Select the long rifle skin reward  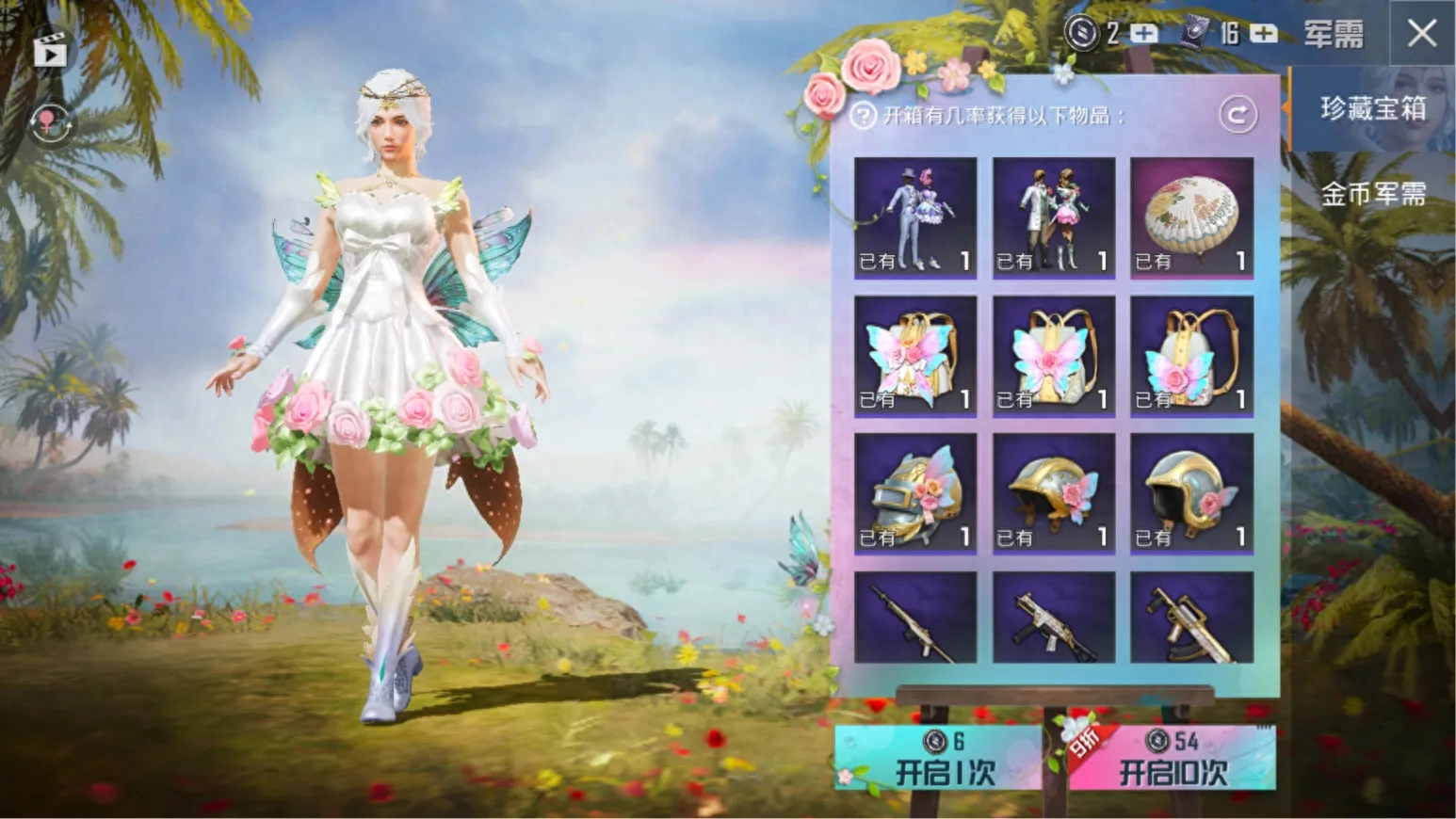click(x=915, y=618)
